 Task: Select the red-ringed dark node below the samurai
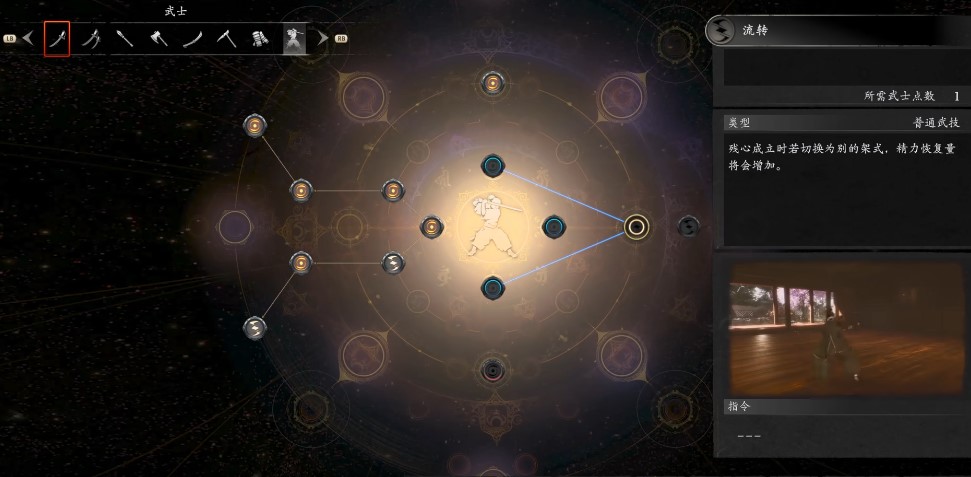click(492, 371)
